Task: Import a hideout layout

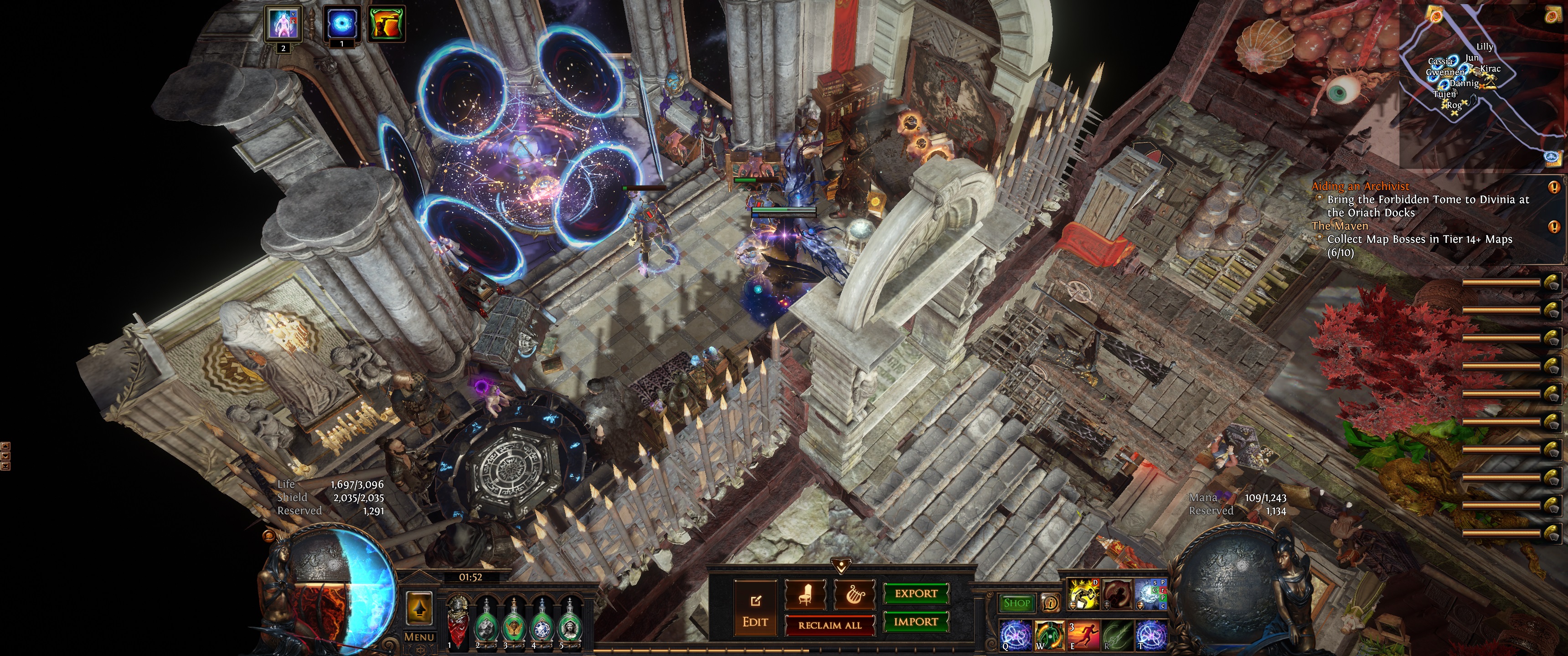Action: pos(915,622)
